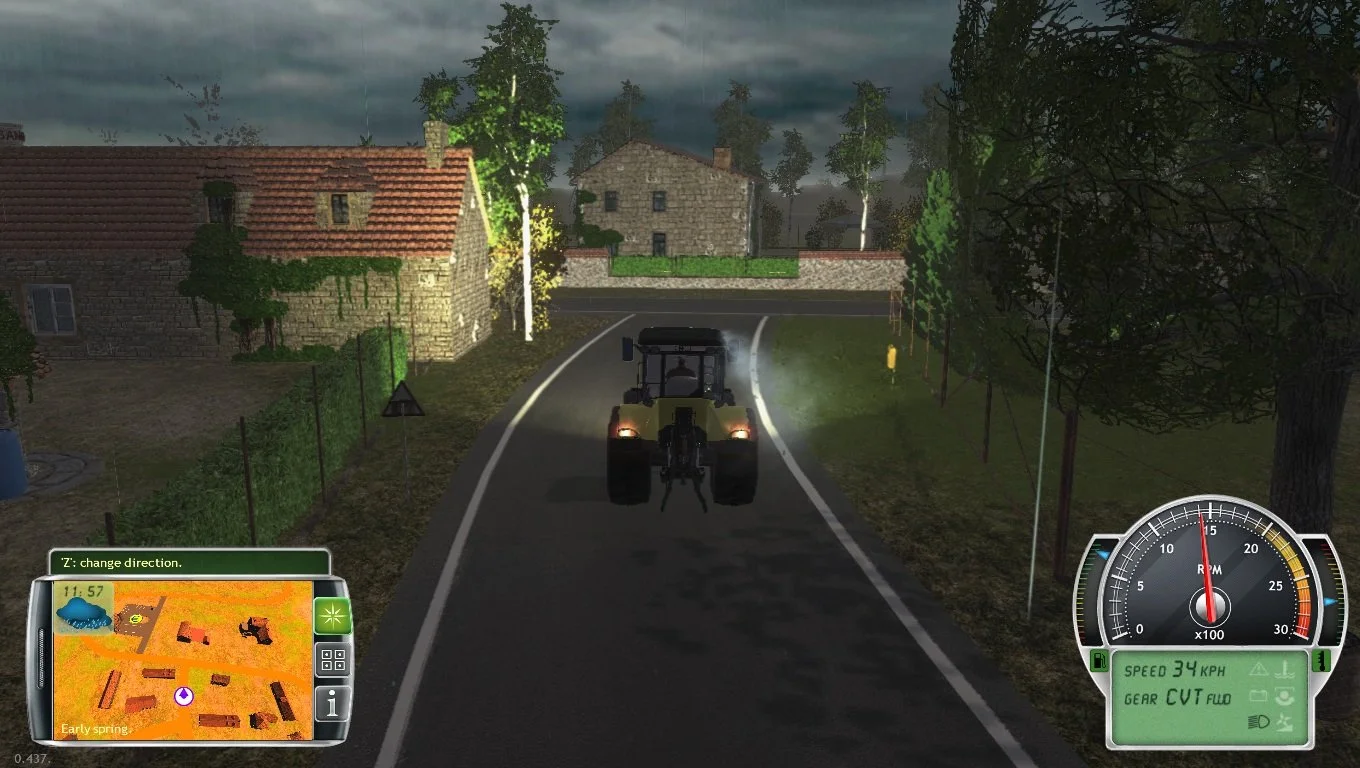The height and width of the screenshot is (768, 1360).
Task: Click the coolant temperature indicator icon
Action: click(x=1284, y=669)
